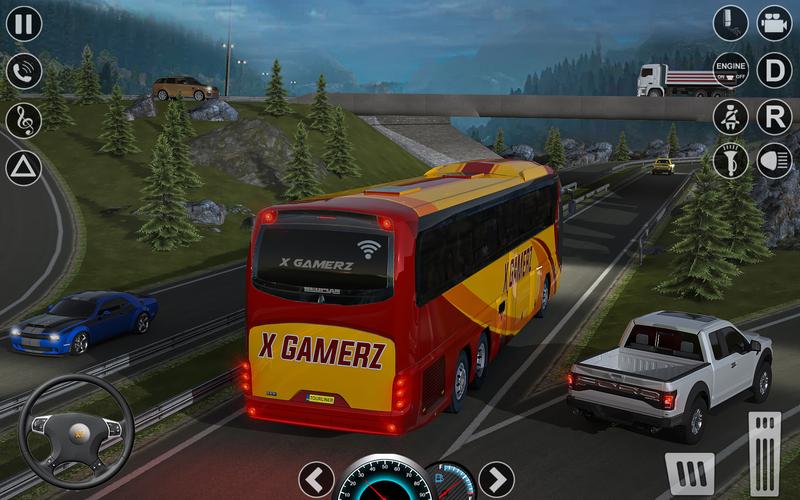The image size is (800, 500).
Task: Shift into Drive with the D button
Action: (x=774, y=70)
